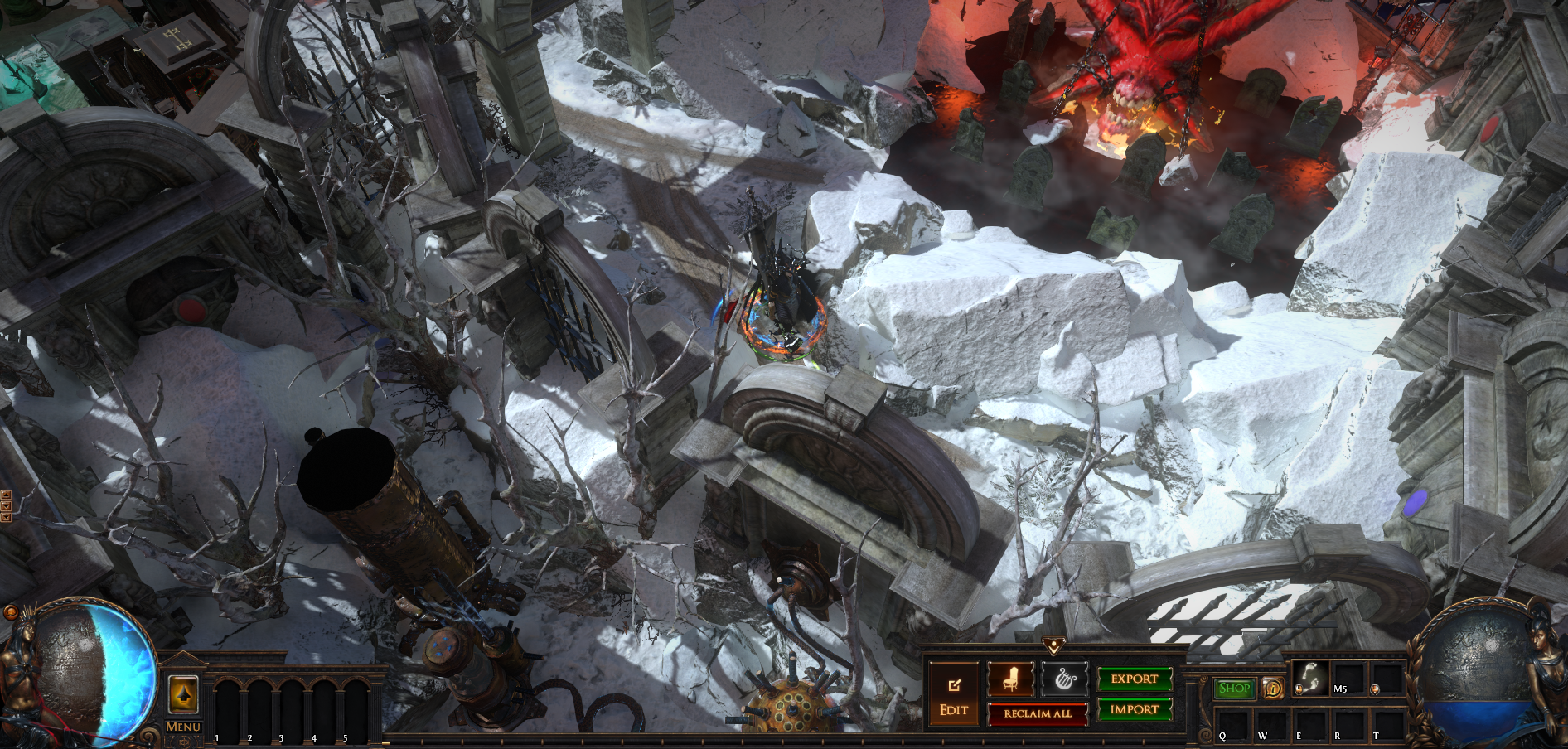Collapse the hideout panel with the arrow tab
1568x749 pixels.
click(1053, 645)
